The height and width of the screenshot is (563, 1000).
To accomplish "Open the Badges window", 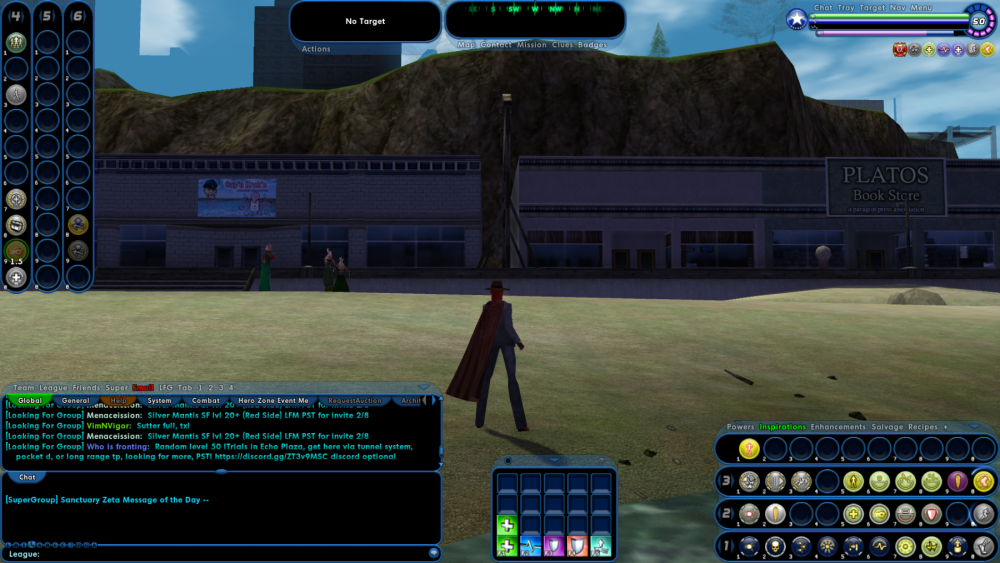I will (x=592, y=45).
